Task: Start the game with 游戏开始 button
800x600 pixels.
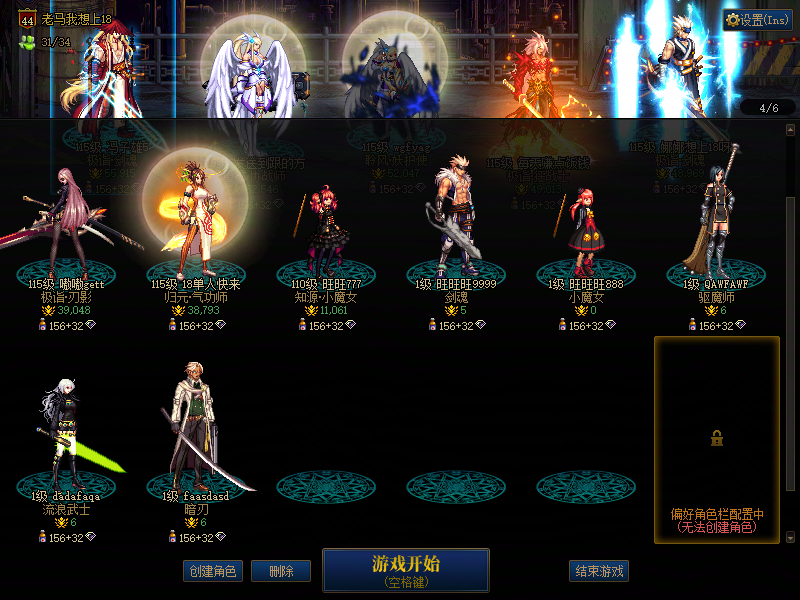Action: pyautogui.click(x=405, y=570)
